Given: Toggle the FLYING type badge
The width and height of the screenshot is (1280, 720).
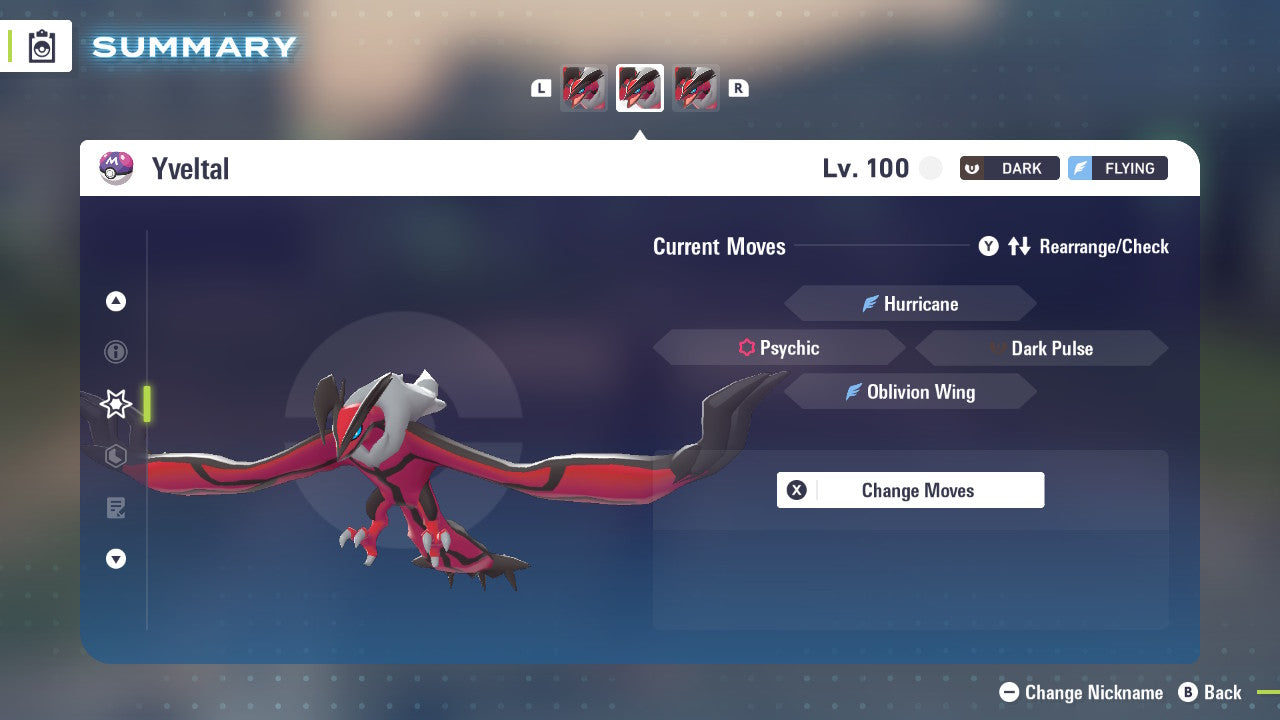Looking at the screenshot, I should point(1117,168).
